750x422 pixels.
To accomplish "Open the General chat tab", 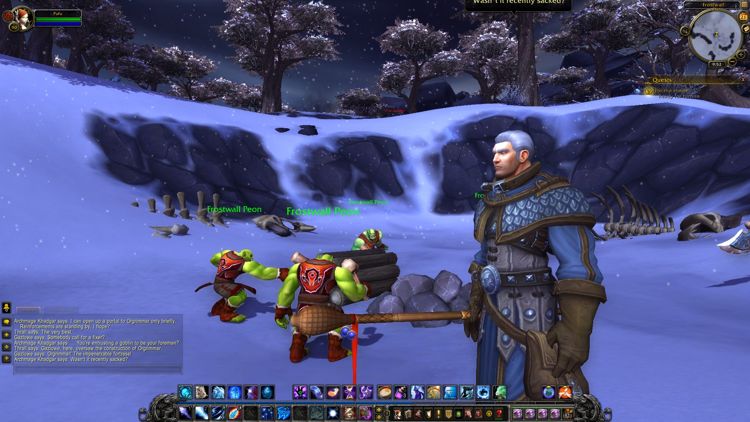I will (x=28, y=310).
